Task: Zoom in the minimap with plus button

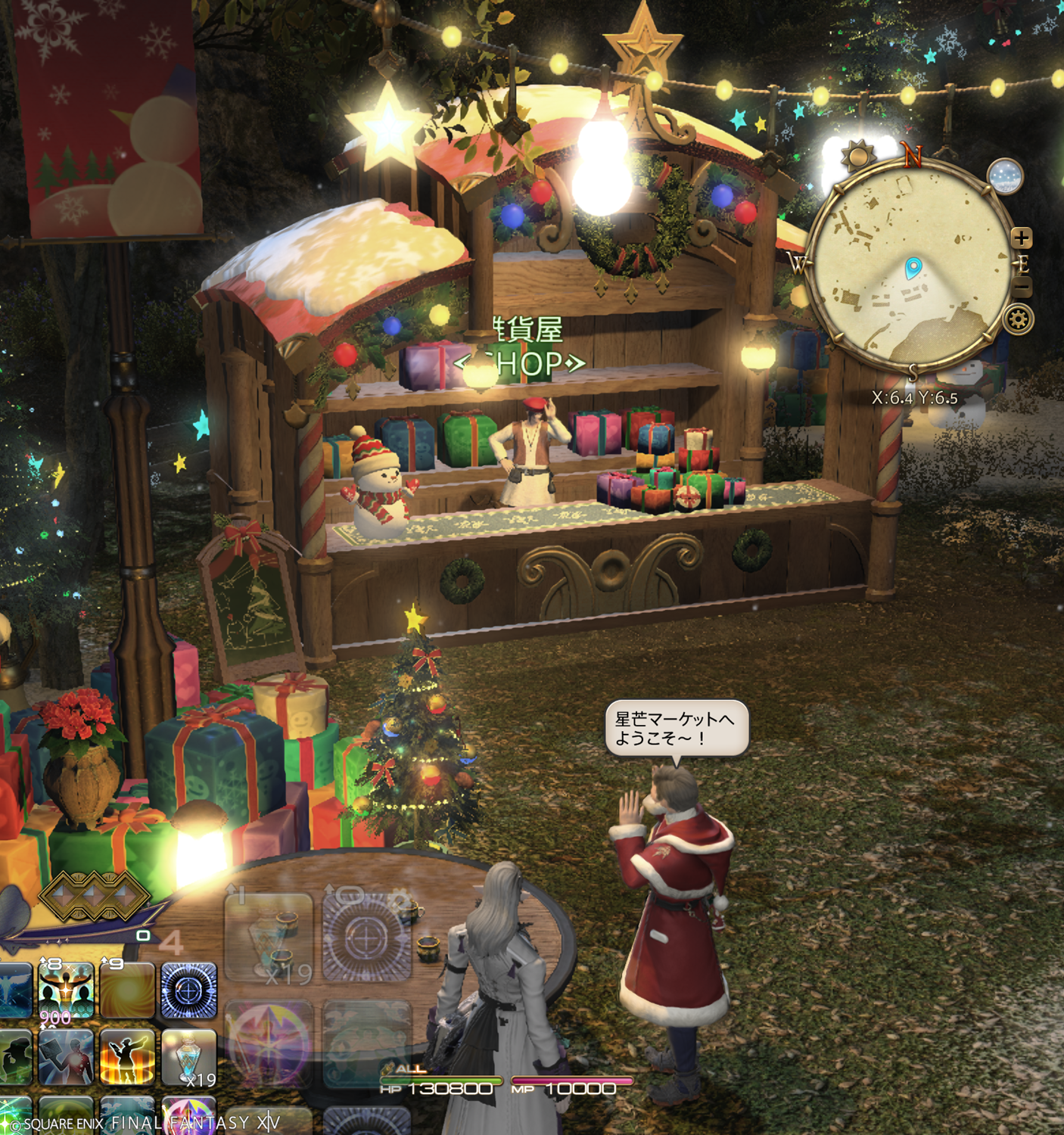Action: (1022, 238)
